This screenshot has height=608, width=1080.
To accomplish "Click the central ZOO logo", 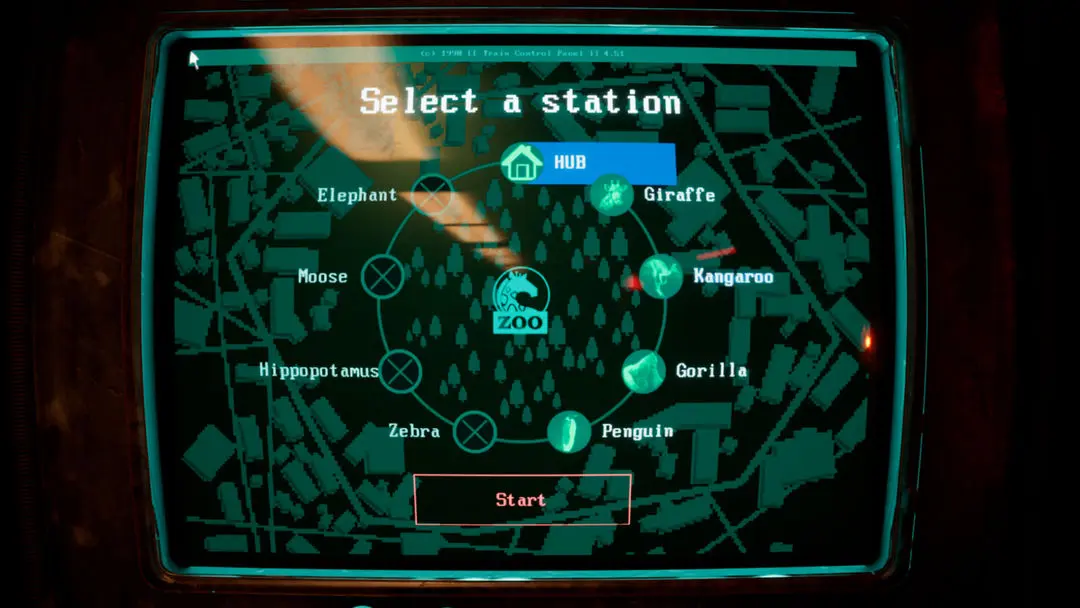I will (x=521, y=301).
